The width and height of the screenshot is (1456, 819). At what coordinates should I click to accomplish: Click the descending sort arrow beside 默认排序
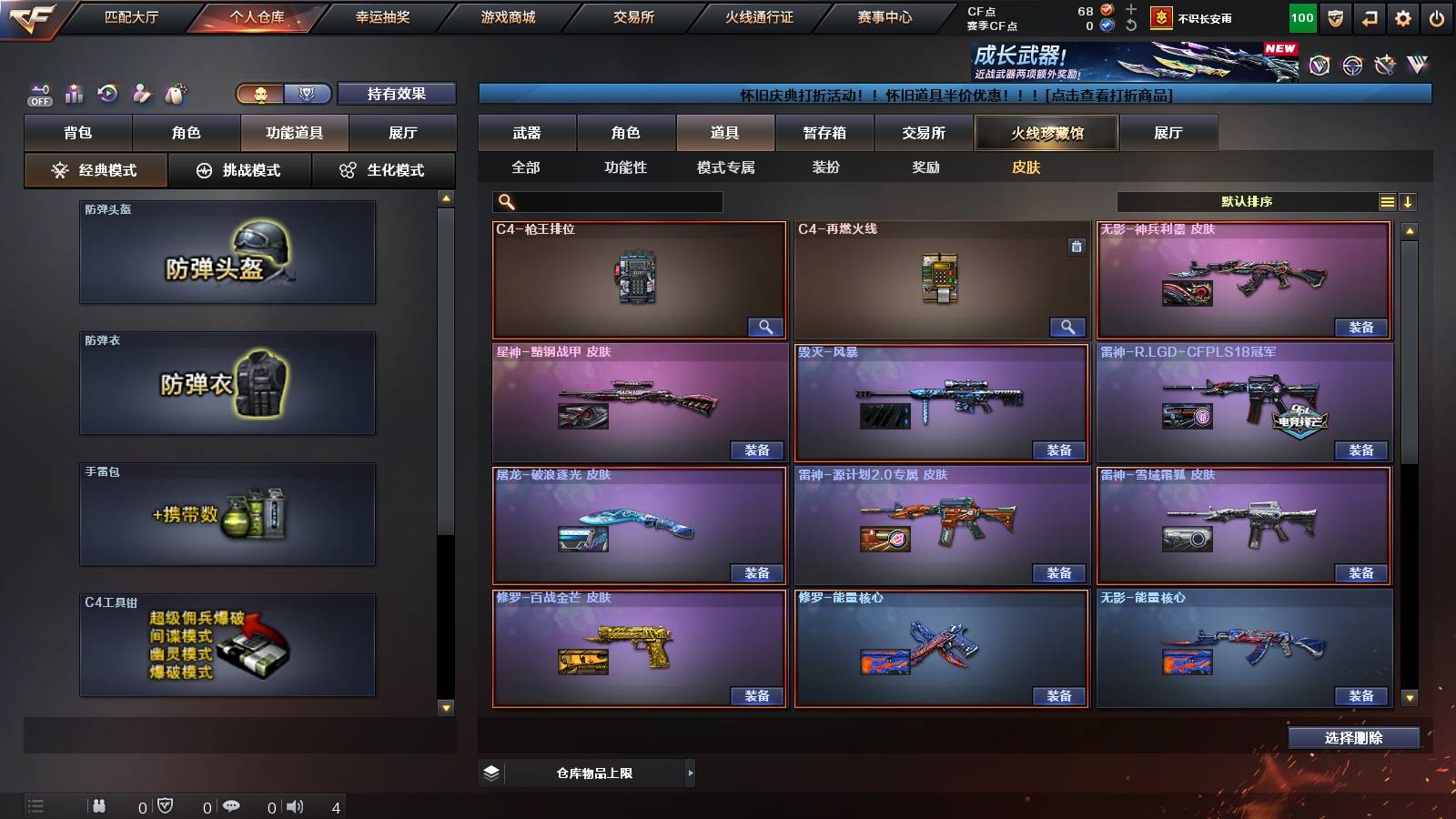click(1409, 201)
